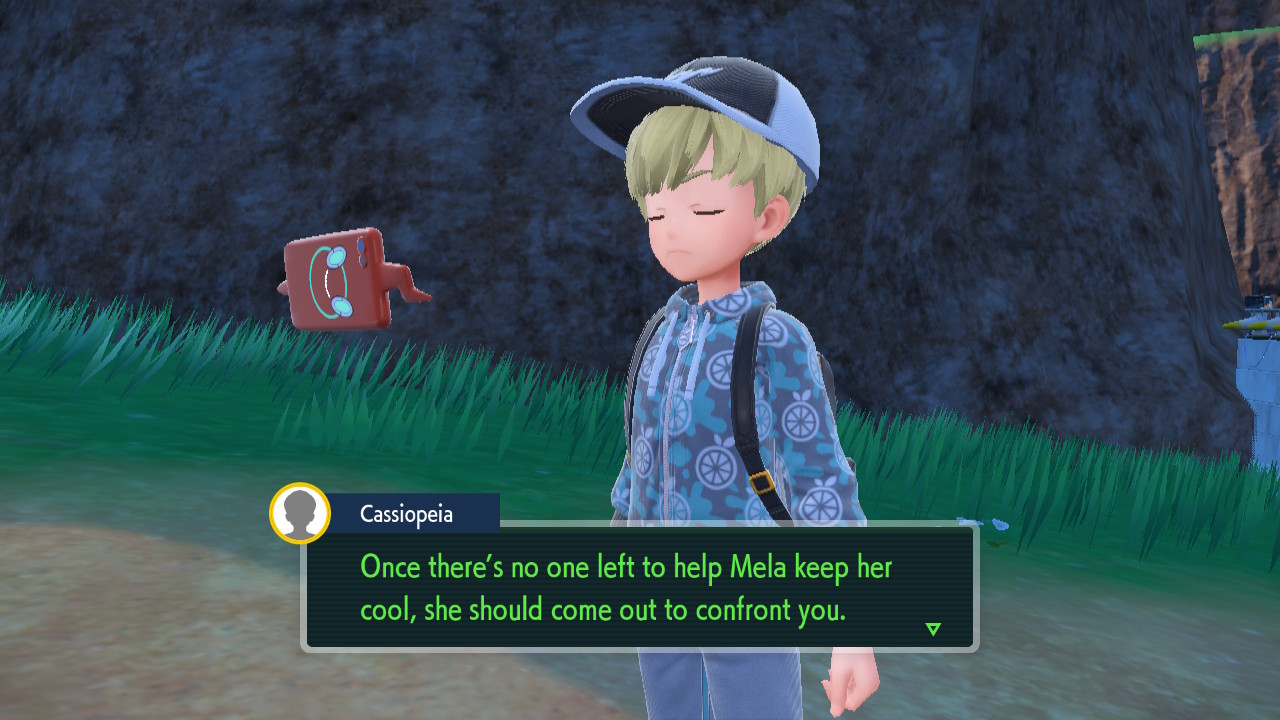Advance dialogue with the green arrow indicator
The image size is (1280, 720).
933,629
